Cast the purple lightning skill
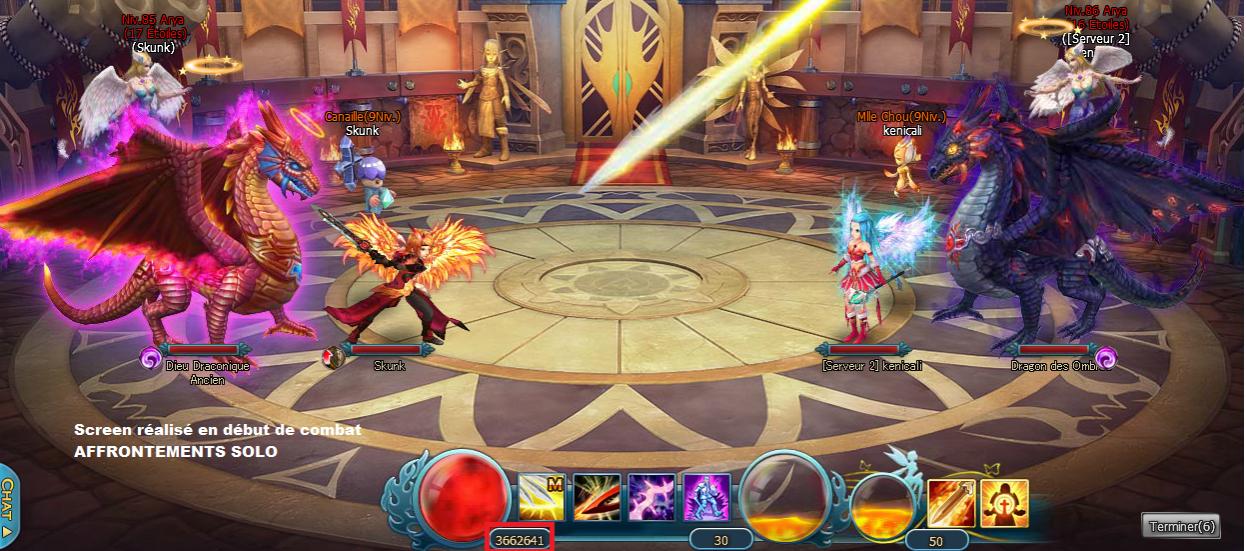The height and width of the screenshot is (551, 1246). (x=651, y=497)
